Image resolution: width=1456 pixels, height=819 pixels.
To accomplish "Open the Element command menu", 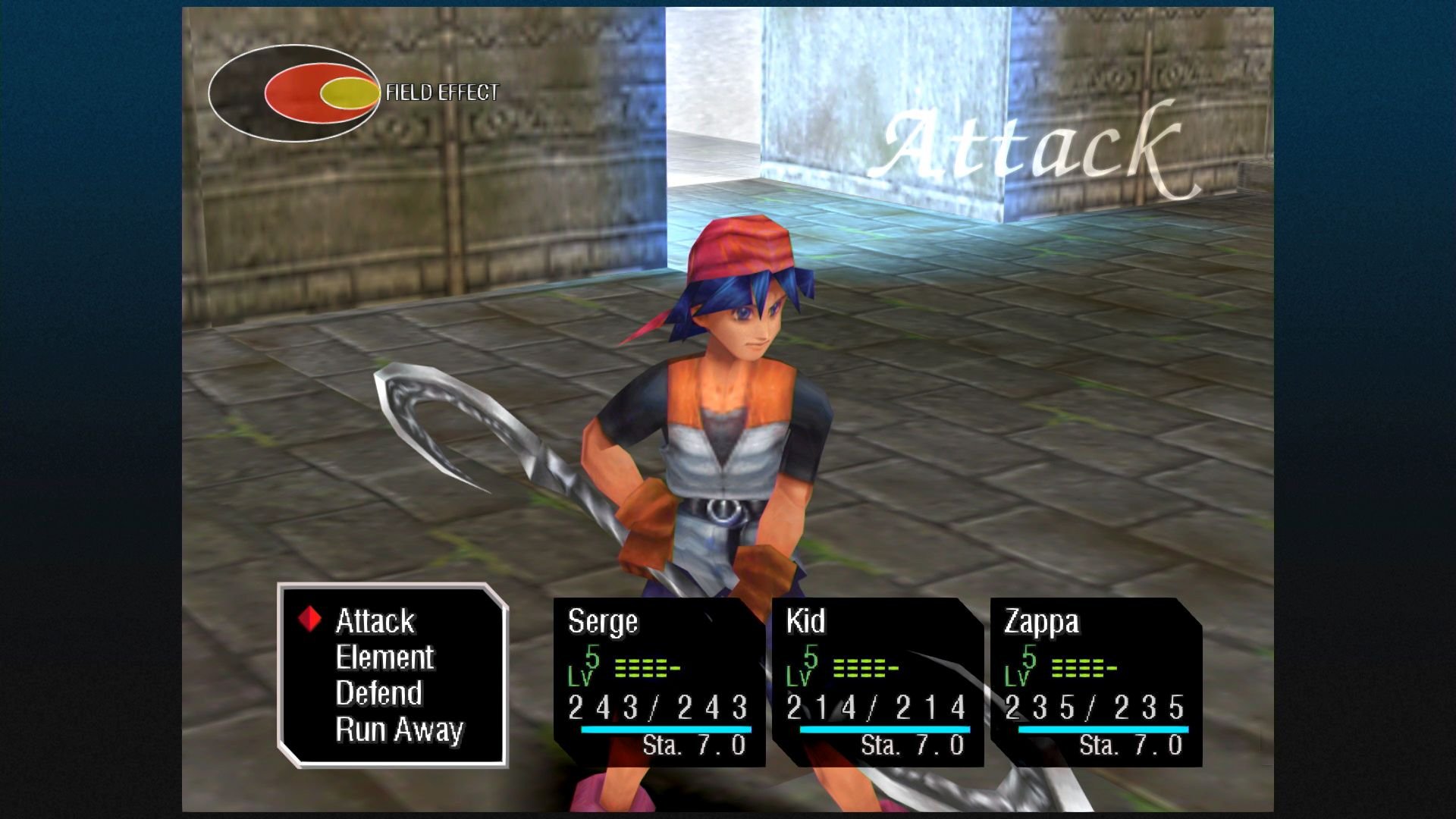I will (385, 657).
